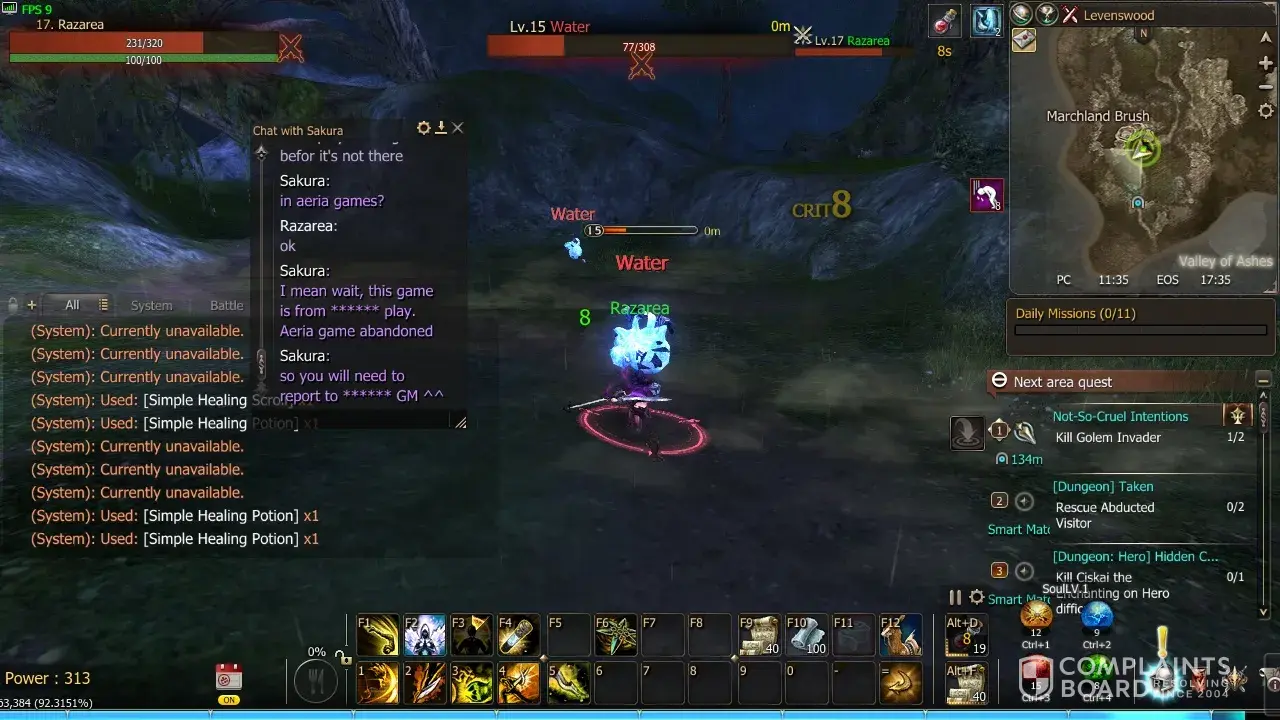Select the [Dungeon] Taken quest entry

pos(1103,486)
